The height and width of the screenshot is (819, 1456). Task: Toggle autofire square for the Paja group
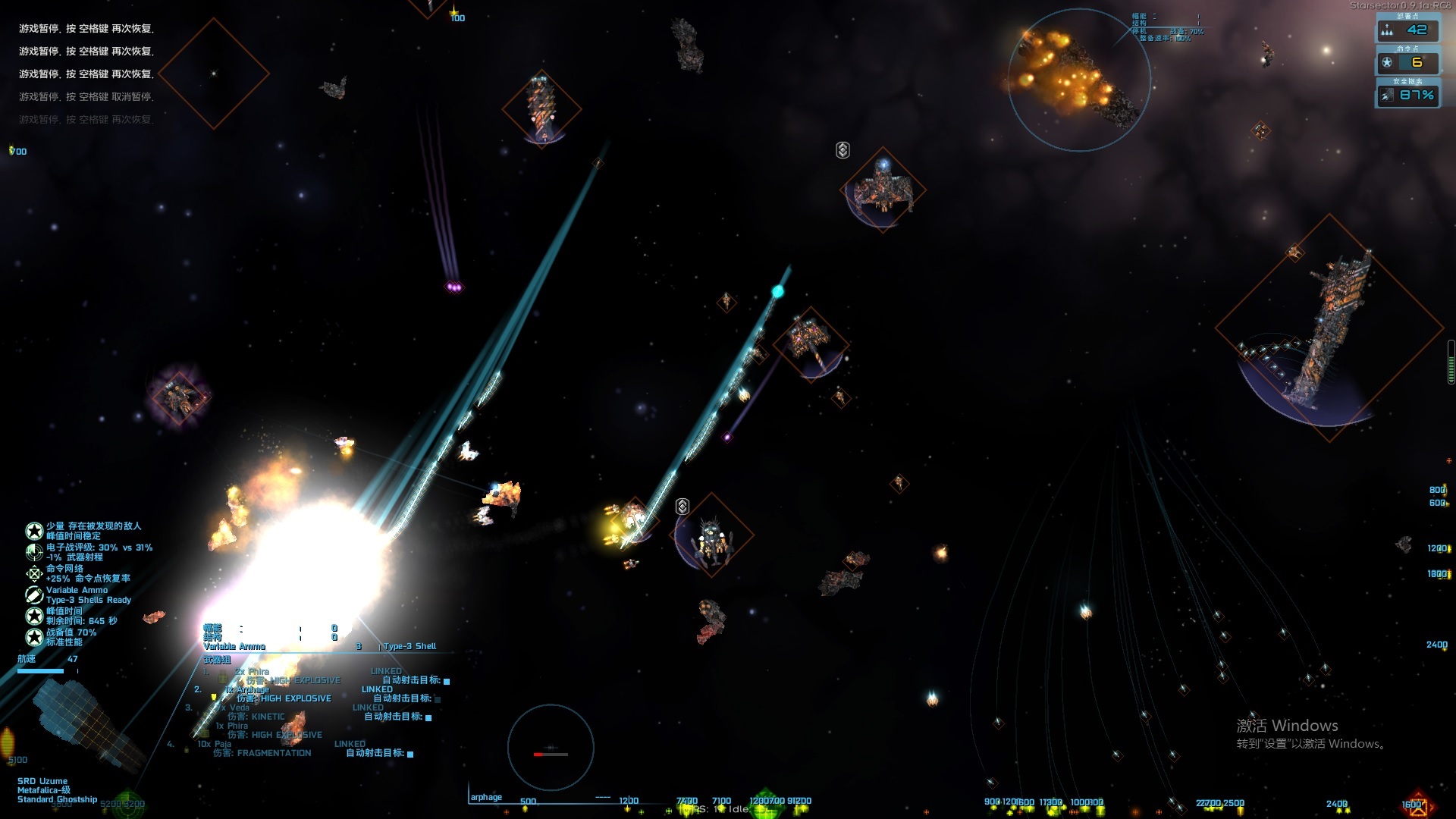click(x=410, y=754)
